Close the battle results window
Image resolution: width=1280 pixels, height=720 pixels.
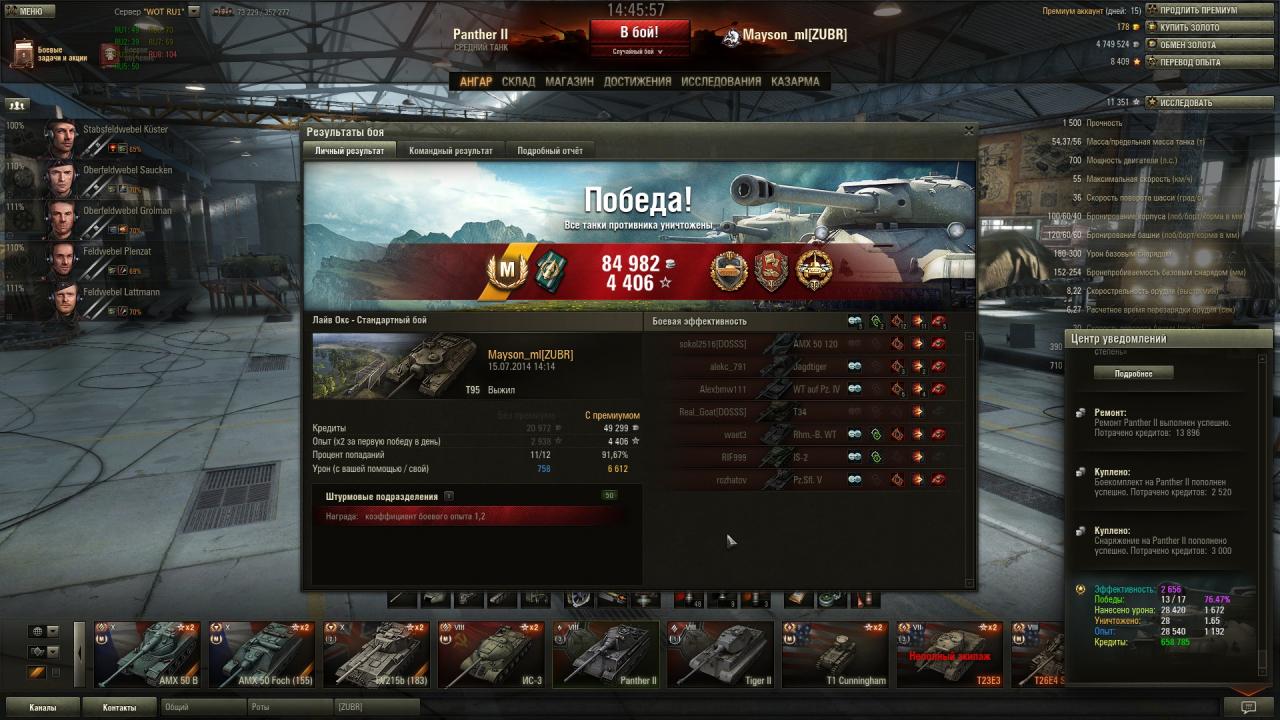968,130
